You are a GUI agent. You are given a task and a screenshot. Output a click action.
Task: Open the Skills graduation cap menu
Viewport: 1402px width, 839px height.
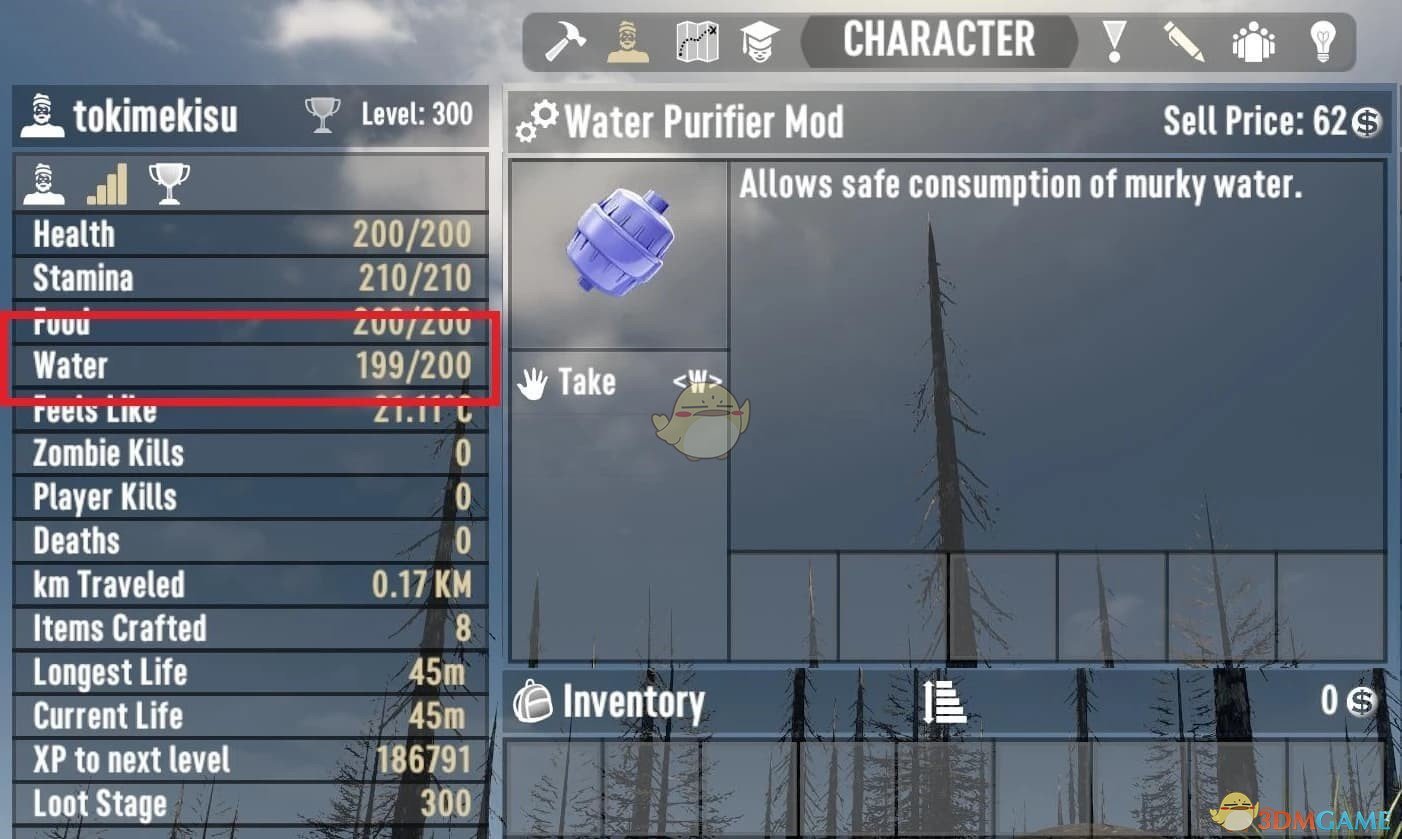[x=765, y=40]
